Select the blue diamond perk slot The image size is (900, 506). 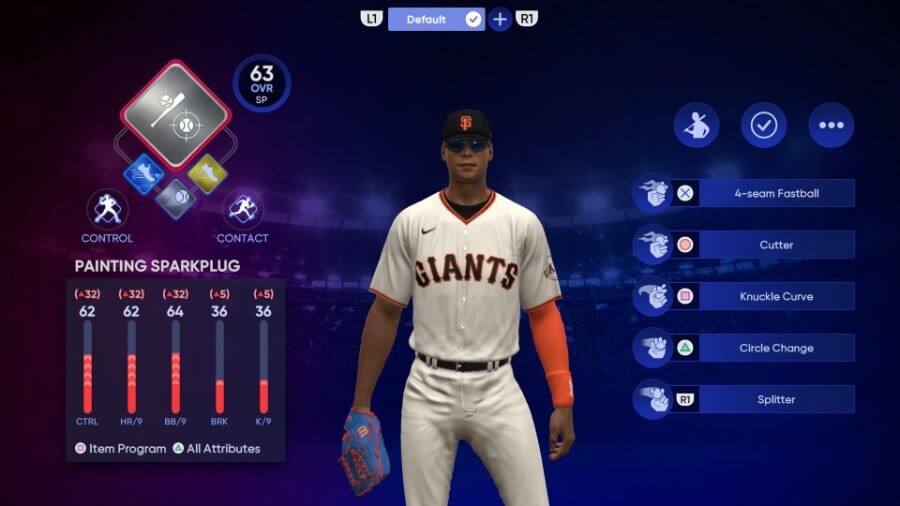pyautogui.click(x=144, y=175)
